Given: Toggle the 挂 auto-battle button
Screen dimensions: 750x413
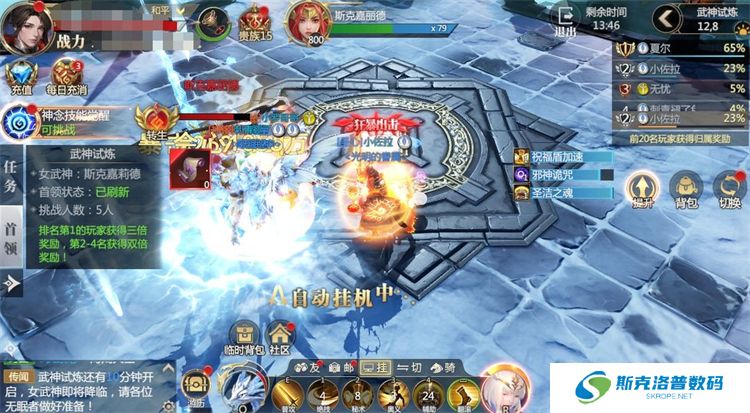Looking at the screenshot, I should tap(375, 367).
